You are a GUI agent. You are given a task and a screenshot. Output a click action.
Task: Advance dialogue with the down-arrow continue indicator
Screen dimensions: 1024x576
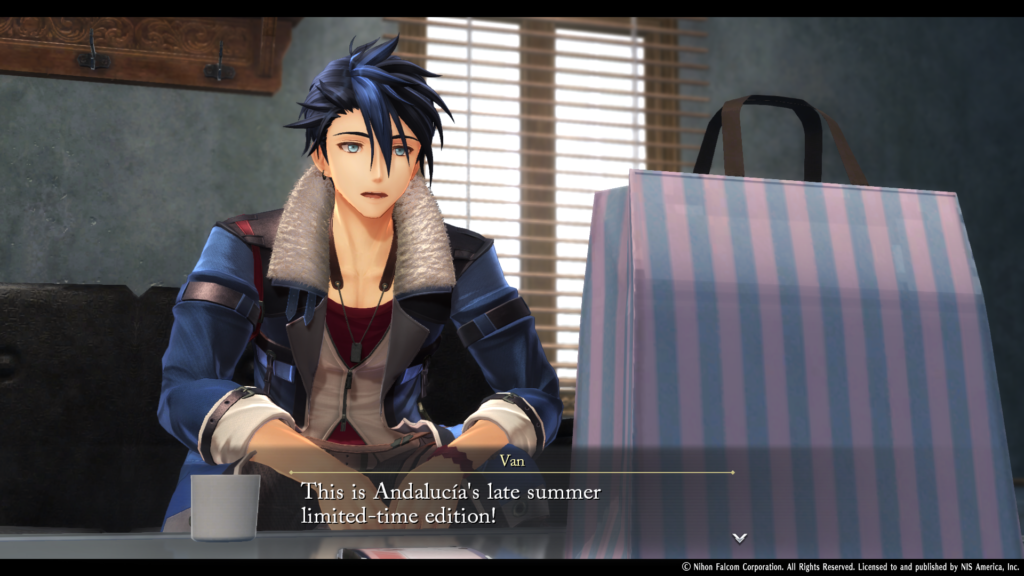point(739,537)
